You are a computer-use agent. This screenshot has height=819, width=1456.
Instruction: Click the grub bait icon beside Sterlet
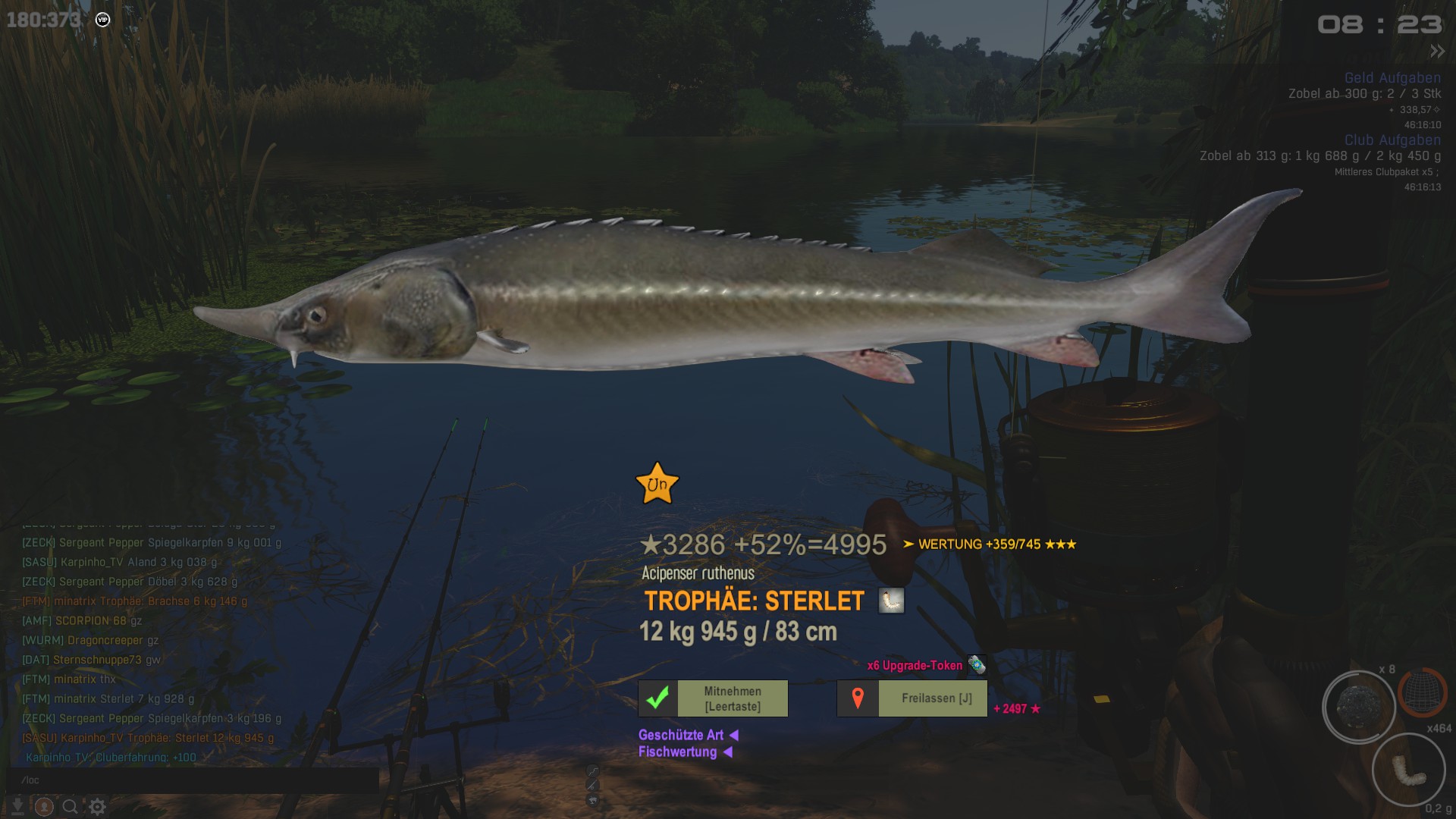pyautogui.click(x=891, y=601)
